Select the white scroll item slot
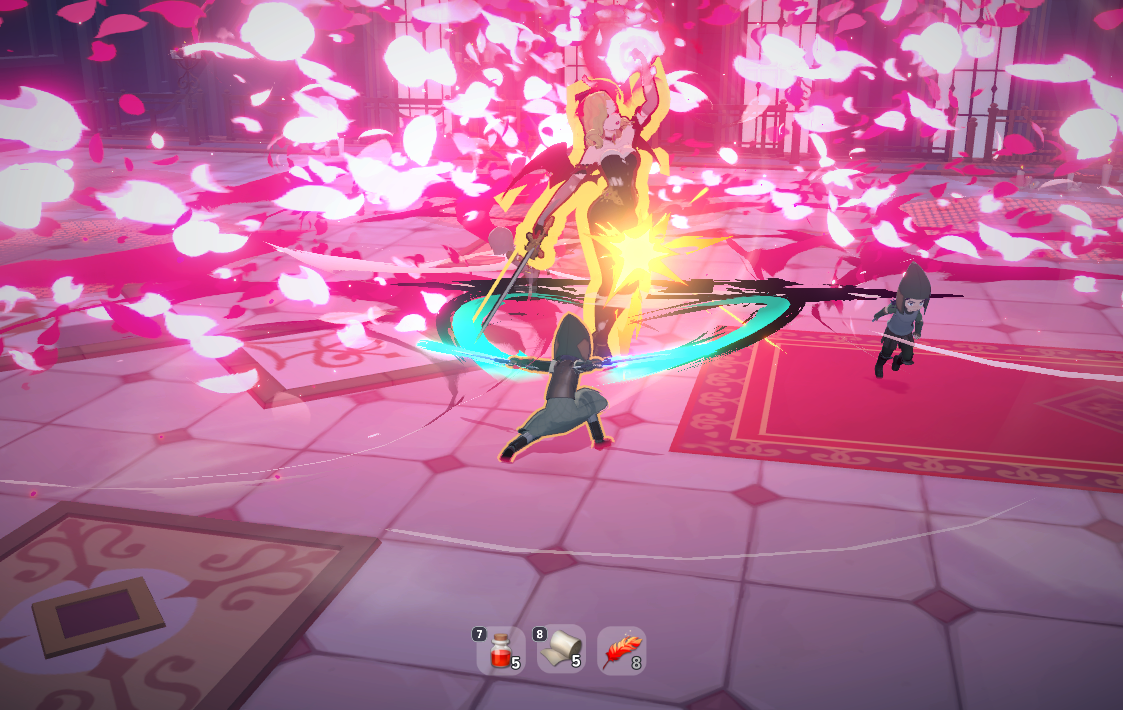 pyautogui.click(x=560, y=651)
